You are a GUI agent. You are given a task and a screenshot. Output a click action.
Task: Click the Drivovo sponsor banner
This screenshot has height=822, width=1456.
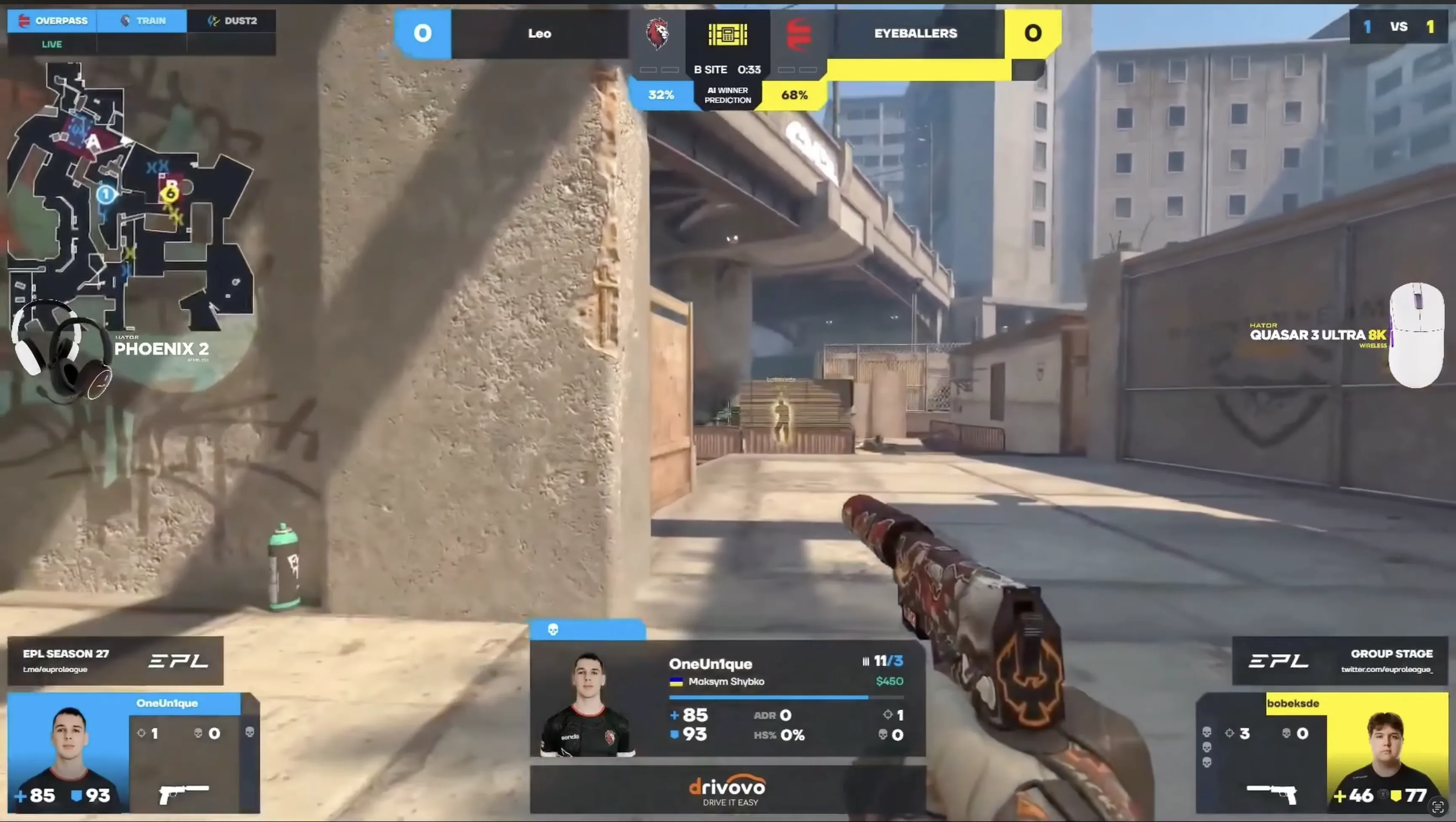tap(728, 790)
